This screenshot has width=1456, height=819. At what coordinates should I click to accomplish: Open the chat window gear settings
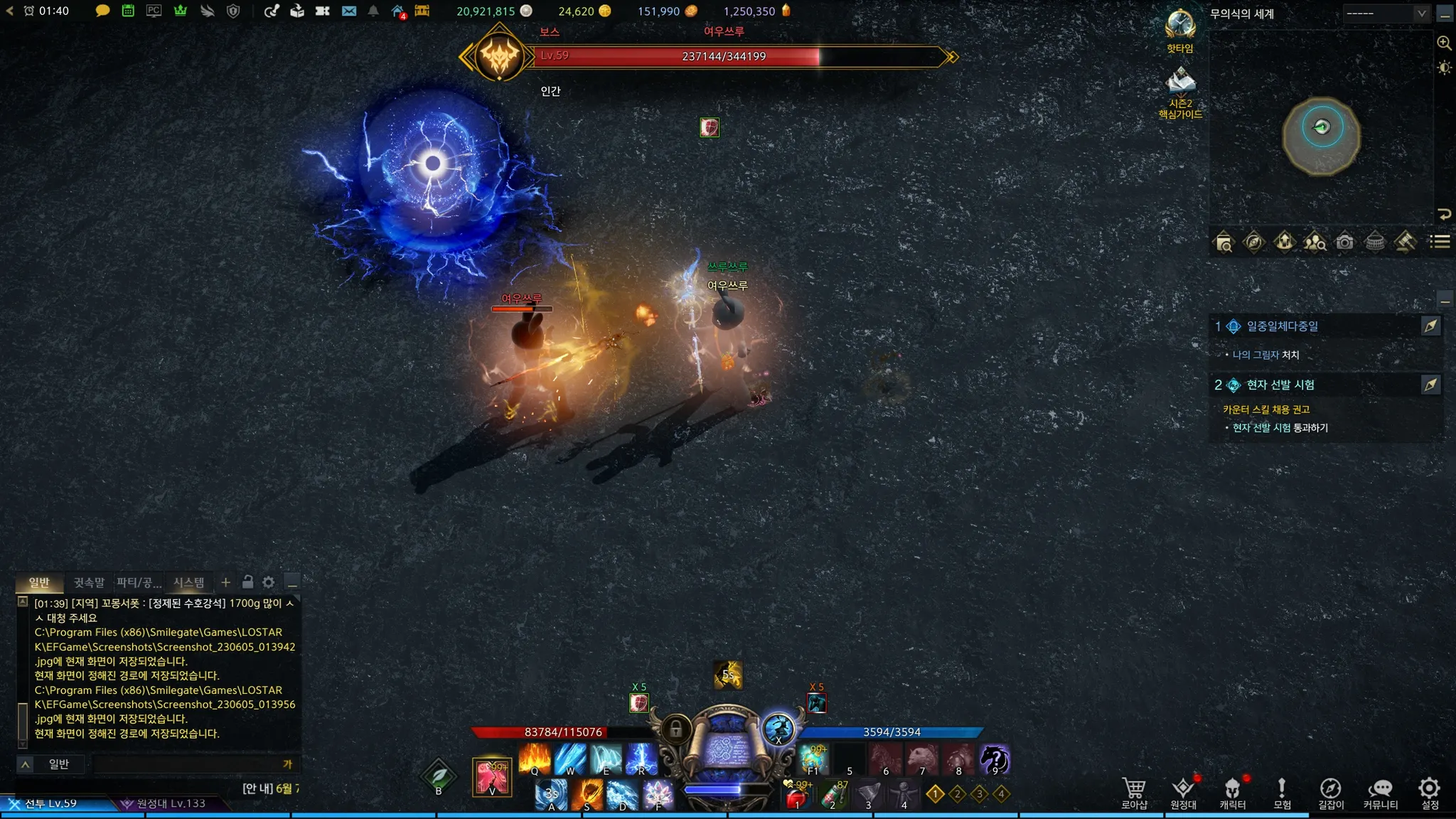(268, 582)
